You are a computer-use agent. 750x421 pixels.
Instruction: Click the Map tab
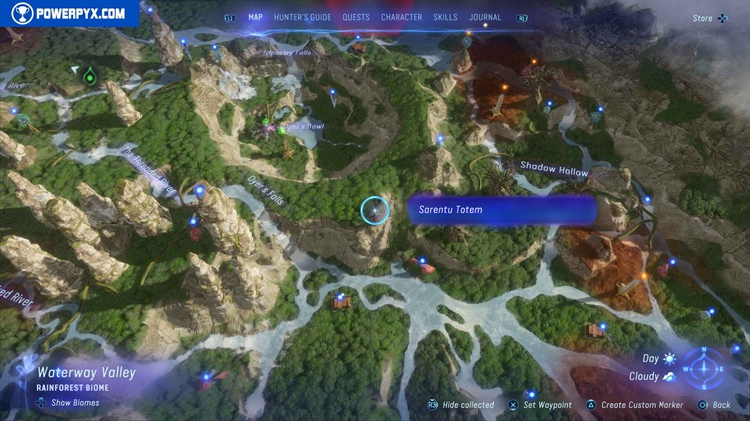point(256,17)
